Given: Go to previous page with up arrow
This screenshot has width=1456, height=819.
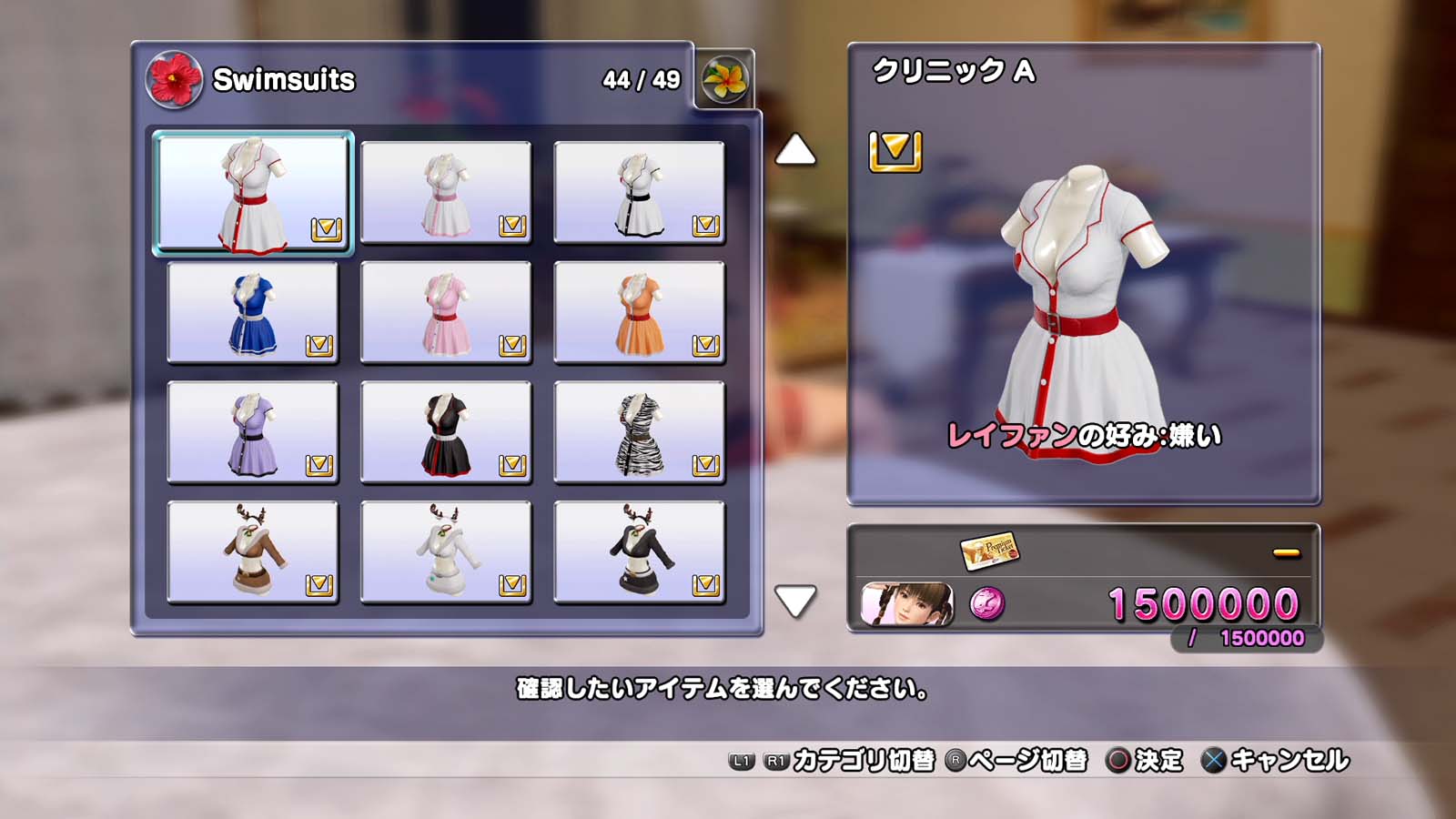Looking at the screenshot, I should (795, 150).
